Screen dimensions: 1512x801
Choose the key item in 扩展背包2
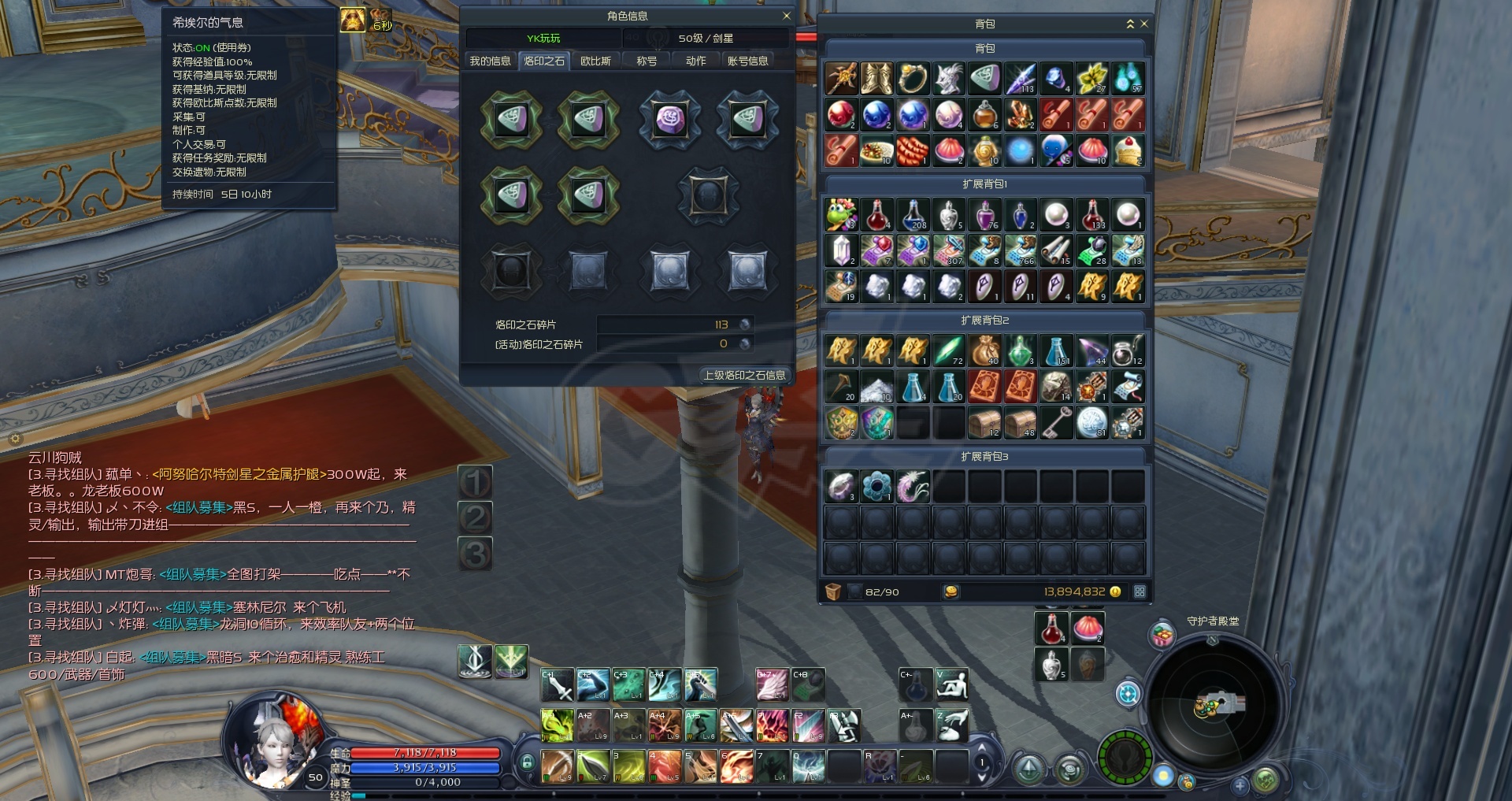tap(1056, 423)
